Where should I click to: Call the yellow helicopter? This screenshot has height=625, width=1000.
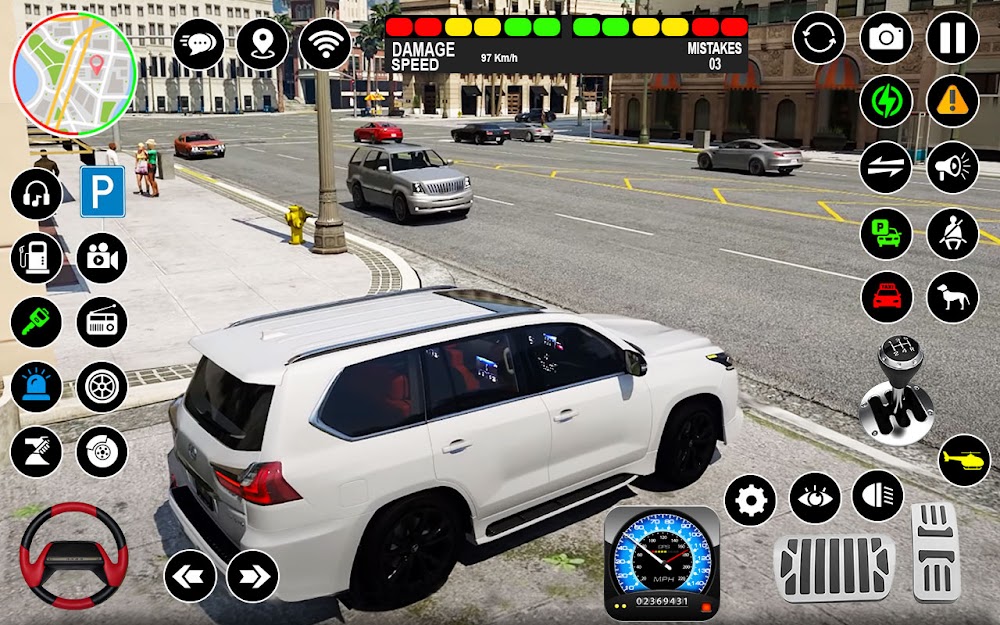click(964, 460)
